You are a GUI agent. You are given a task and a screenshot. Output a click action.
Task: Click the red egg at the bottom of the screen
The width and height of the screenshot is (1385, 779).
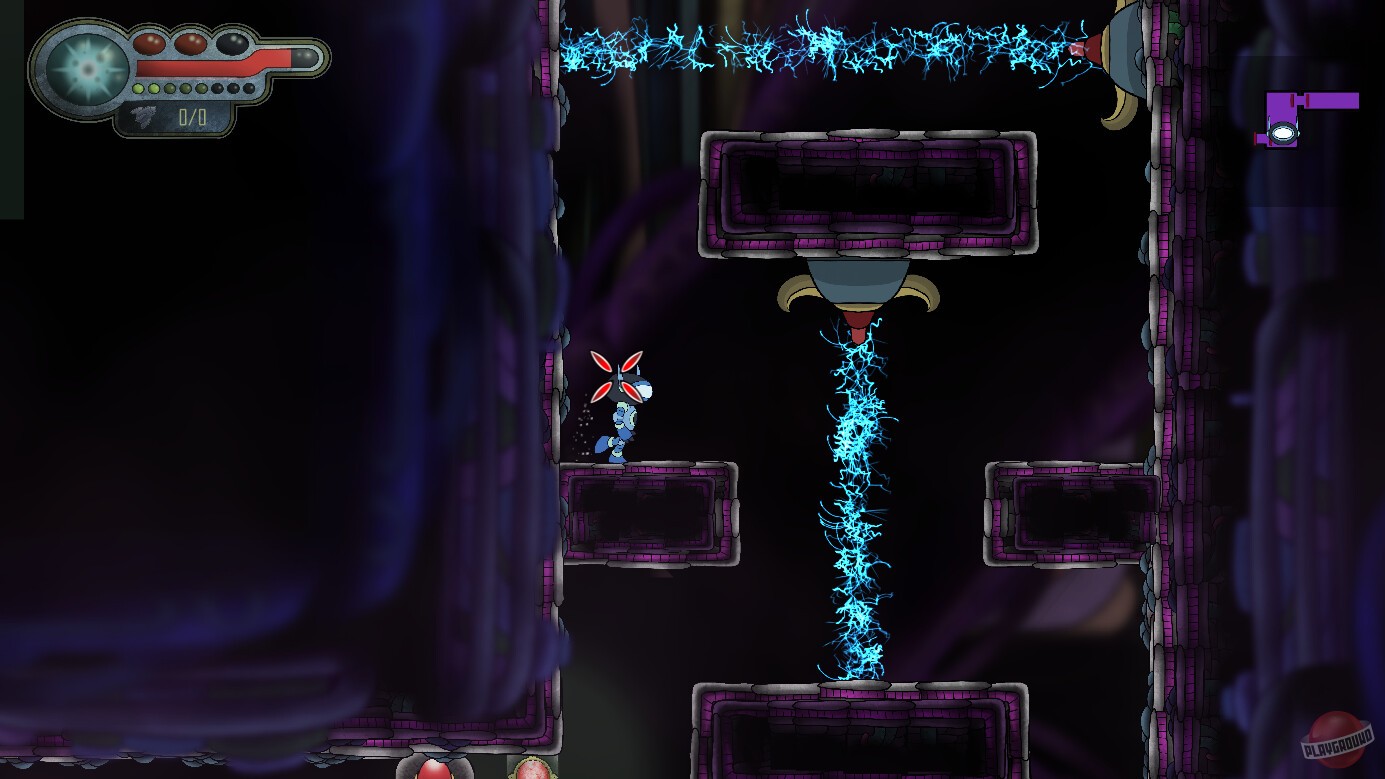435,770
